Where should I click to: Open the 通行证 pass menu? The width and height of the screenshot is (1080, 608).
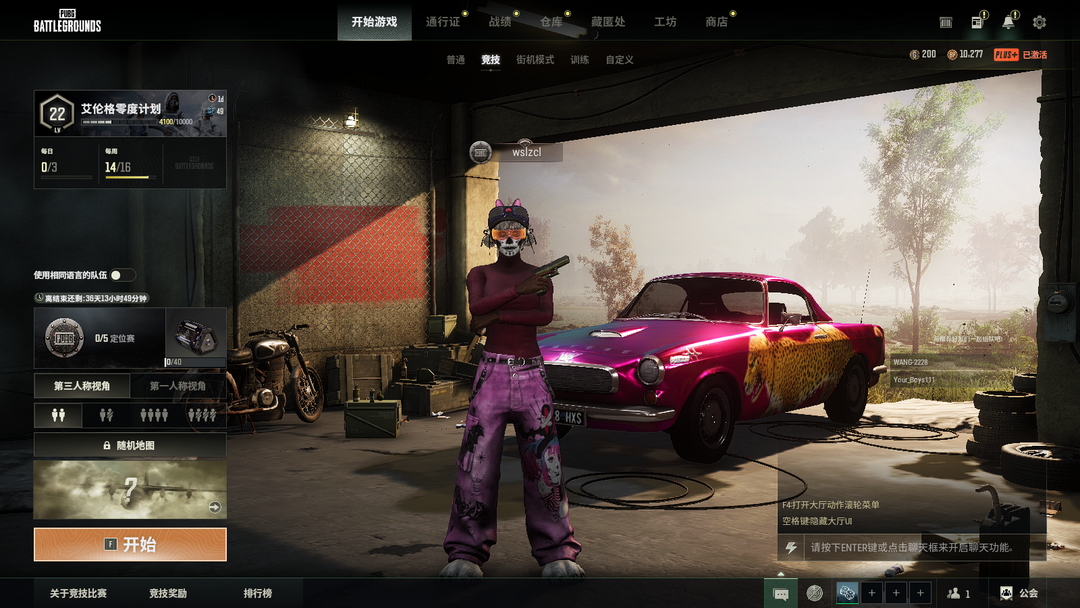(443, 22)
